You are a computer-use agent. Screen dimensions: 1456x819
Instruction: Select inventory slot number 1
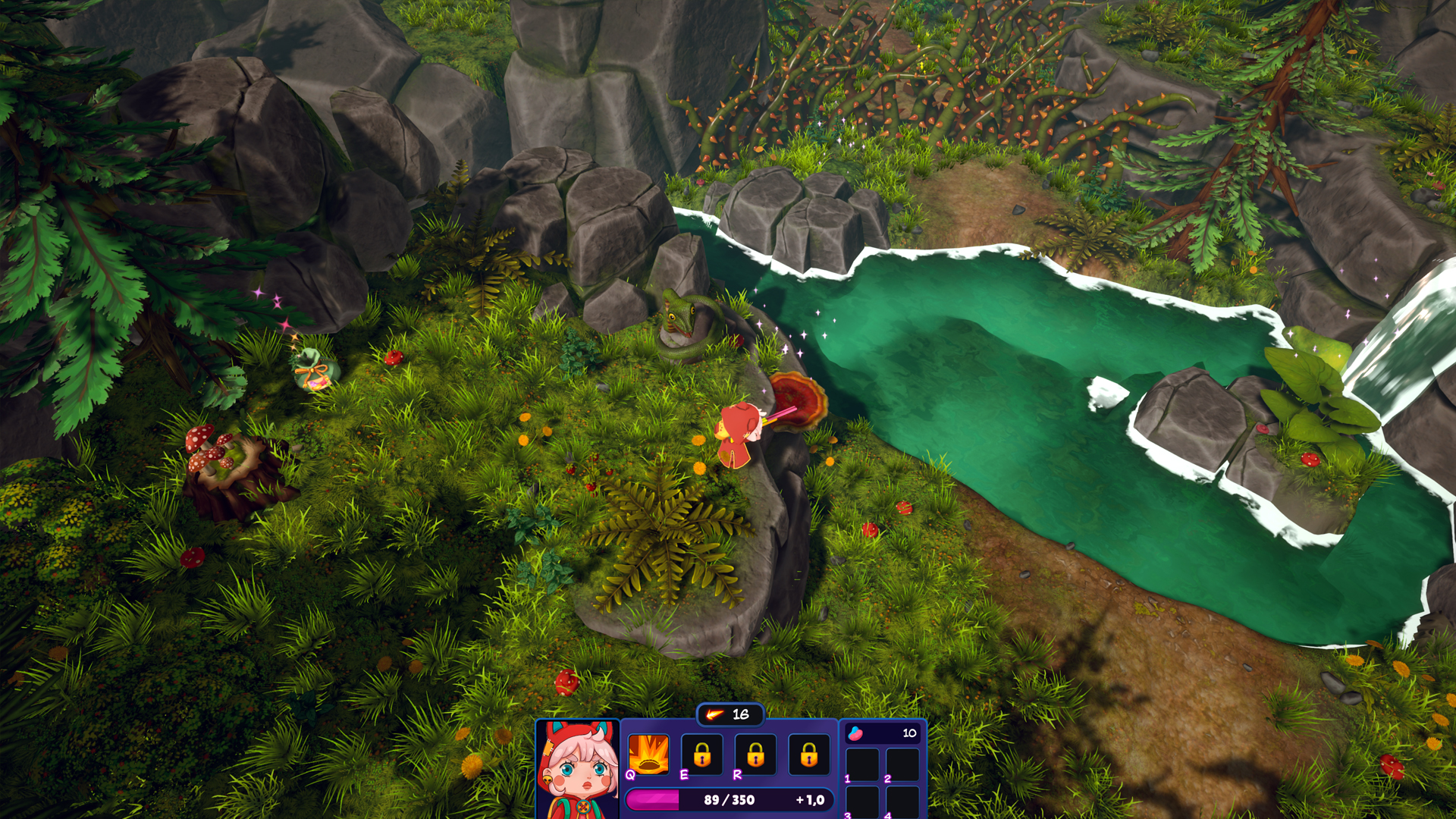click(862, 764)
